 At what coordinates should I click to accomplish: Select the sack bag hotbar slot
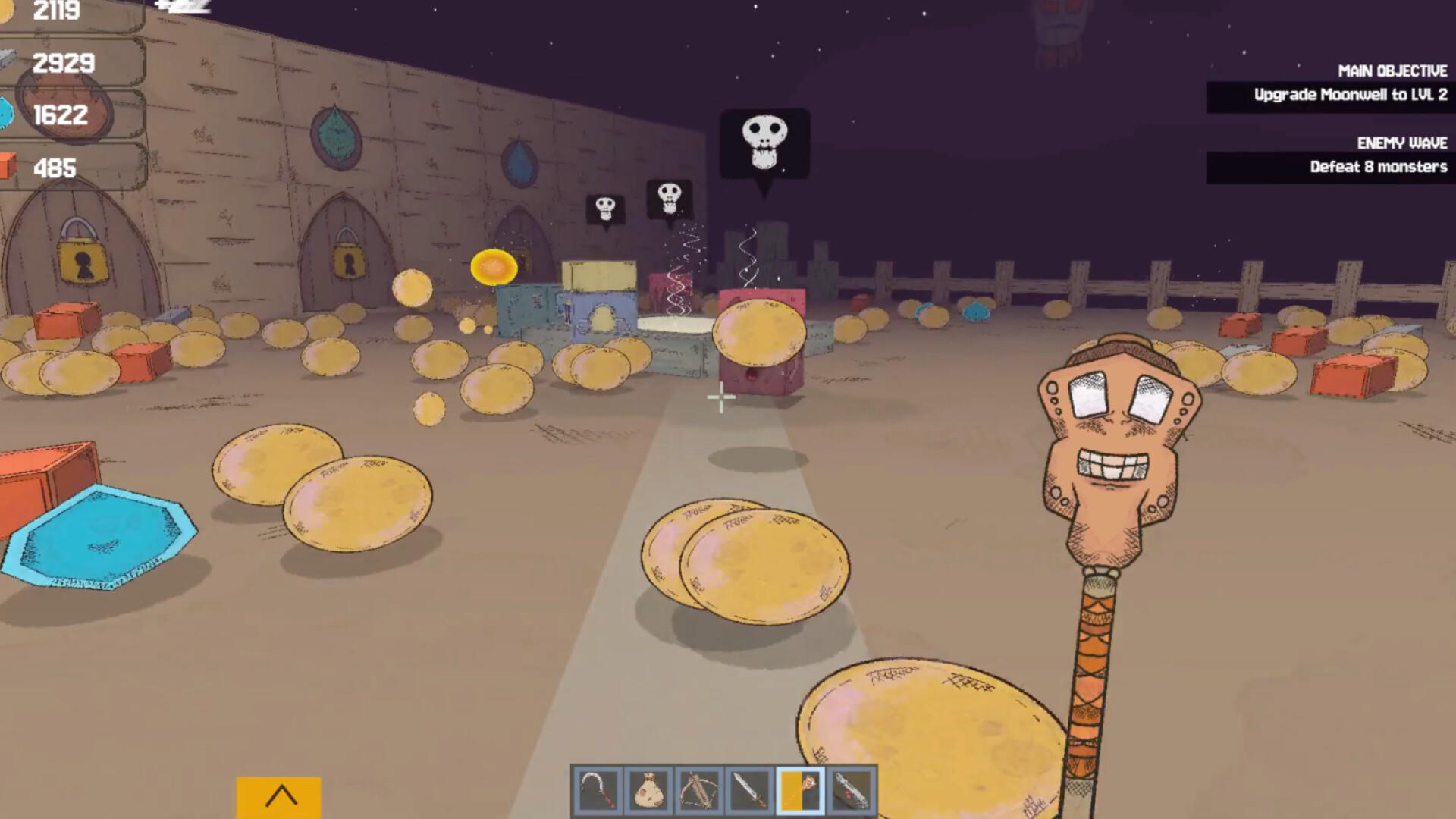[x=648, y=791]
